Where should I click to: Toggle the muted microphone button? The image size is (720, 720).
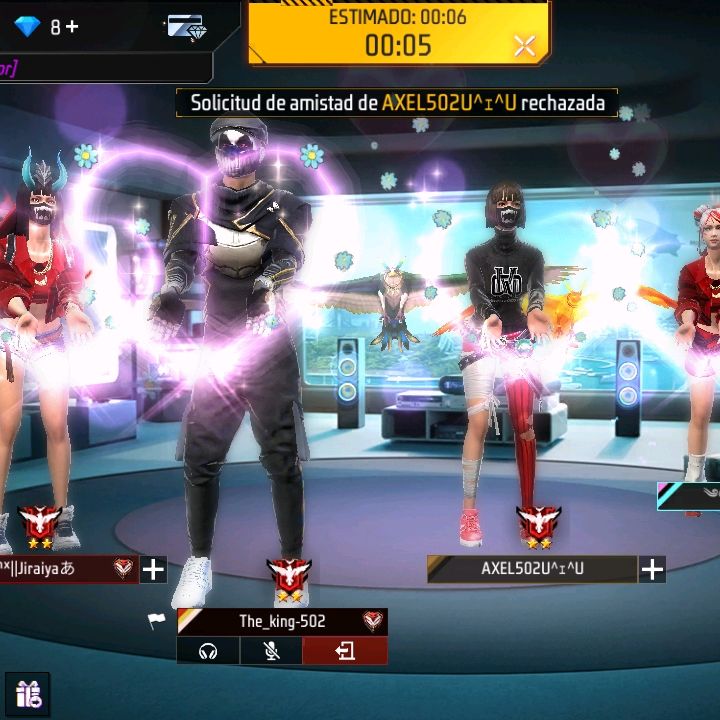(271, 652)
